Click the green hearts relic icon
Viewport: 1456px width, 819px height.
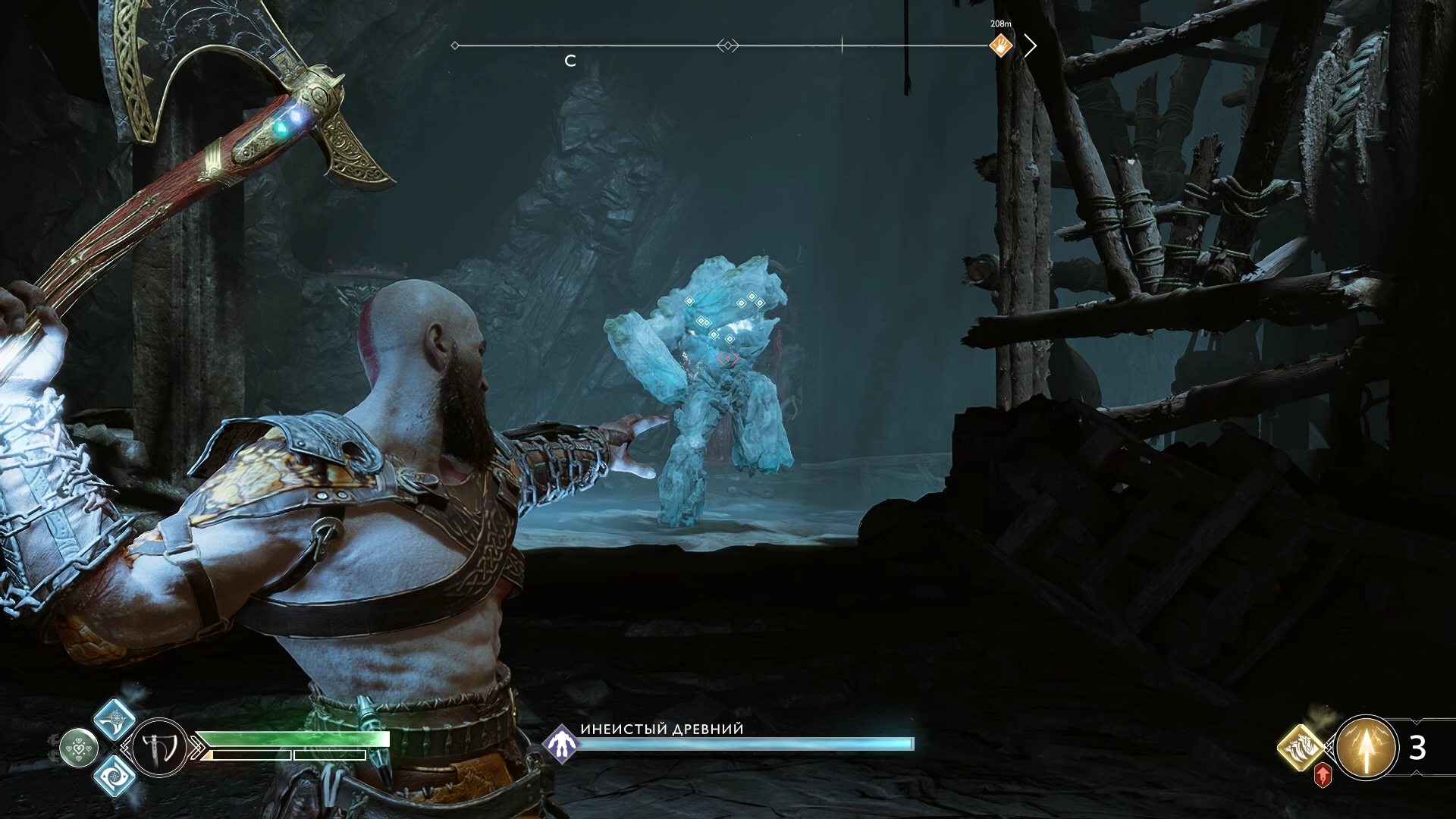[x=78, y=748]
